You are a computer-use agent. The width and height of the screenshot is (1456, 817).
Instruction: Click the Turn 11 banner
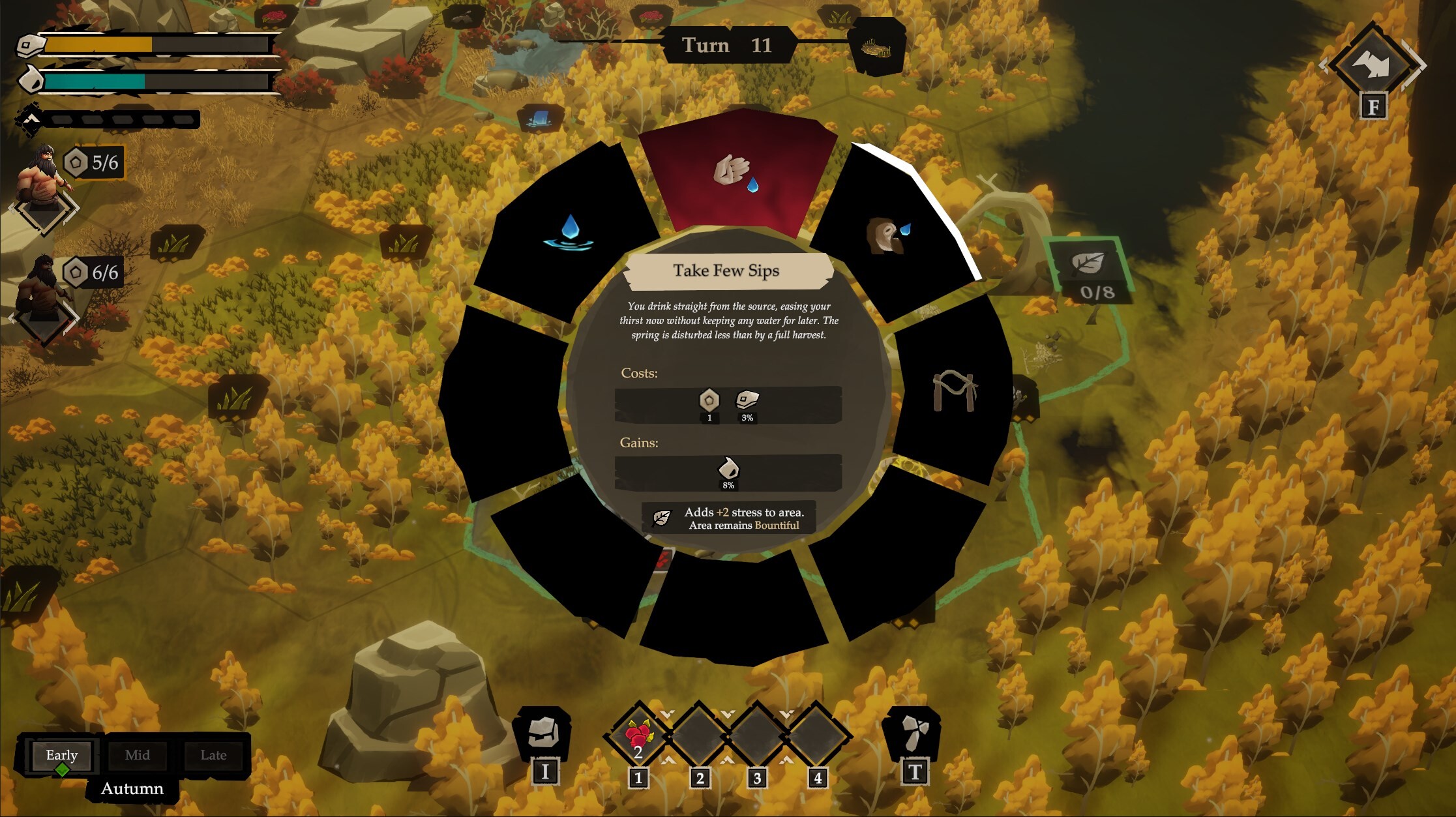point(728,46)
